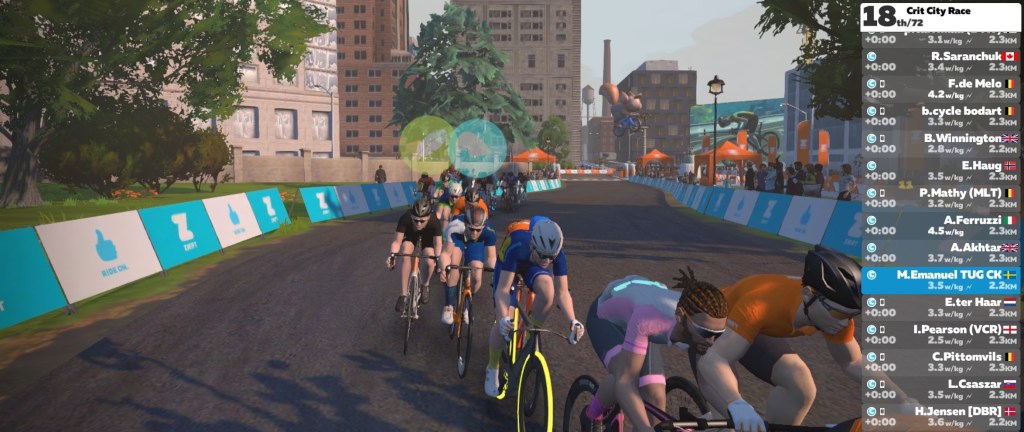Select L.Csaszar from nearby riders
Image resolution: width=1024 pixels, height=432 pixels.
pyautogui.click(x=940, y=388)
